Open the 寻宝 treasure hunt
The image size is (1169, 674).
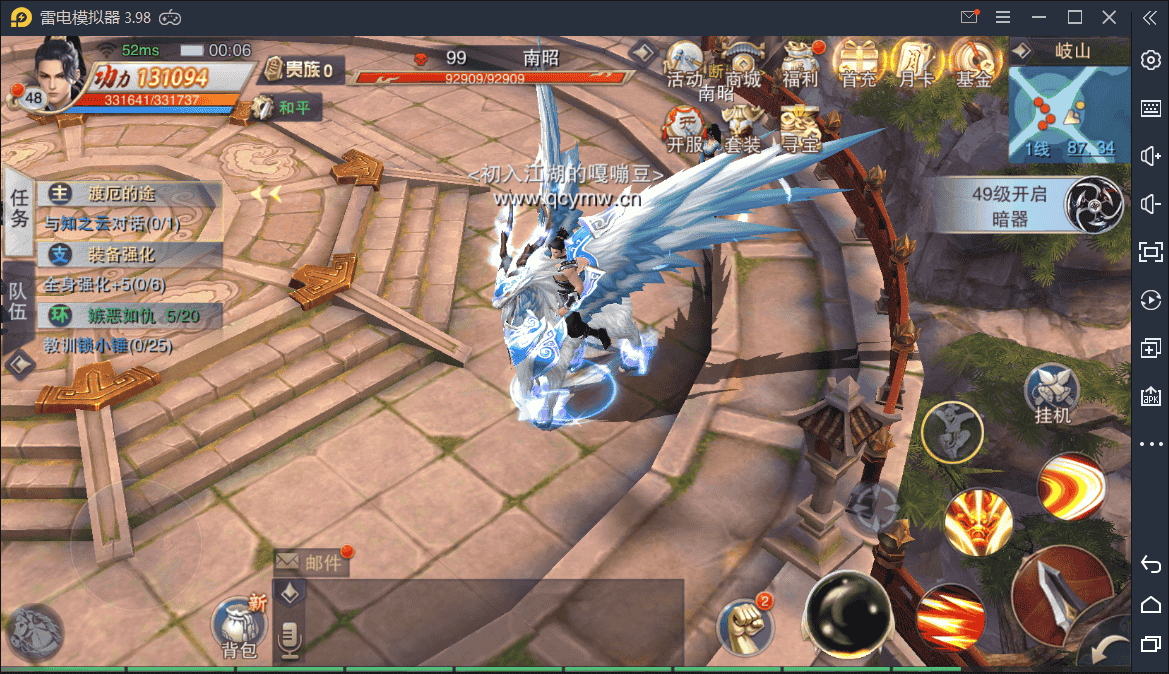click(800, 130)
